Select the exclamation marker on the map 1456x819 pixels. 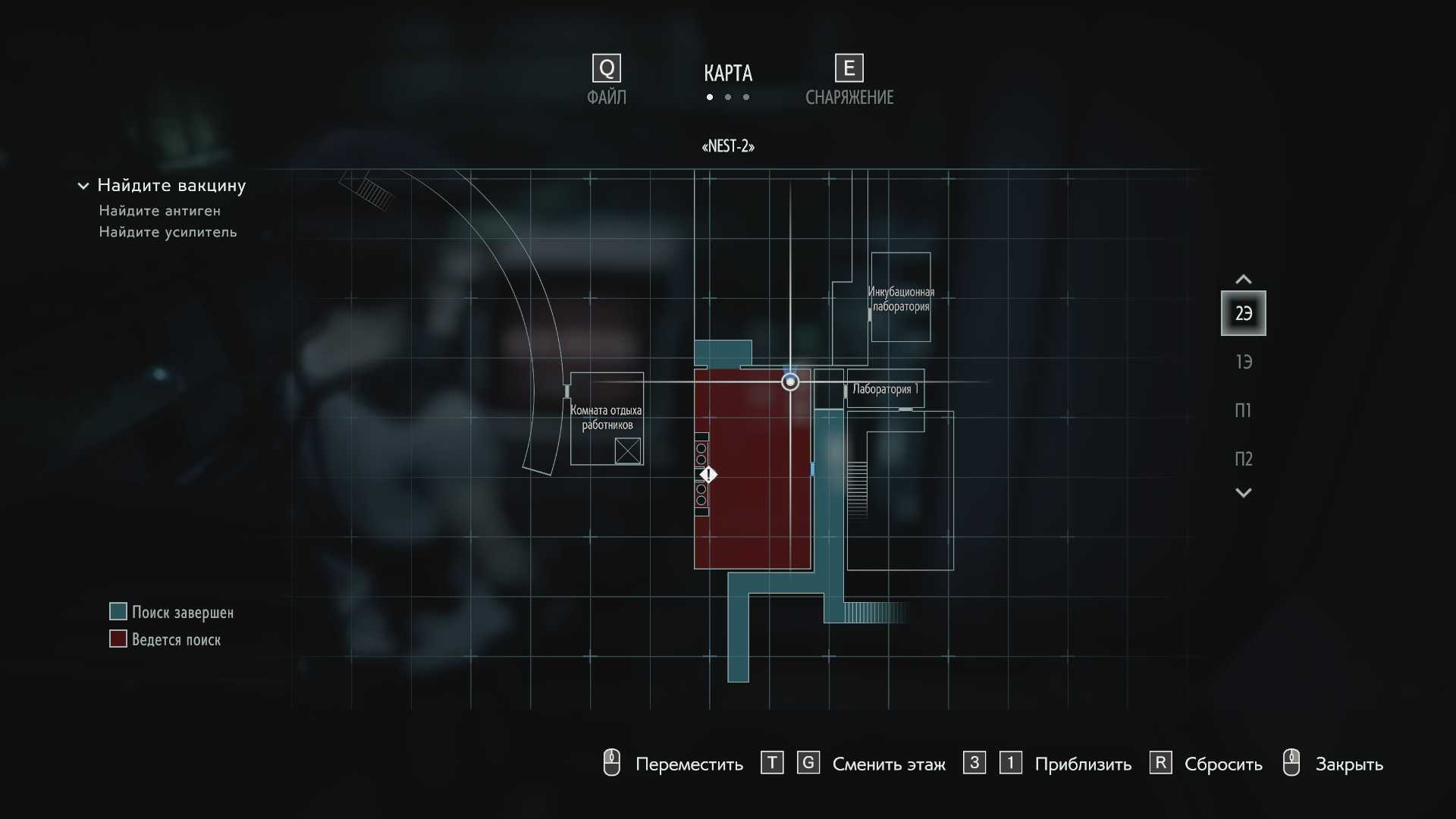pos(708,475)
